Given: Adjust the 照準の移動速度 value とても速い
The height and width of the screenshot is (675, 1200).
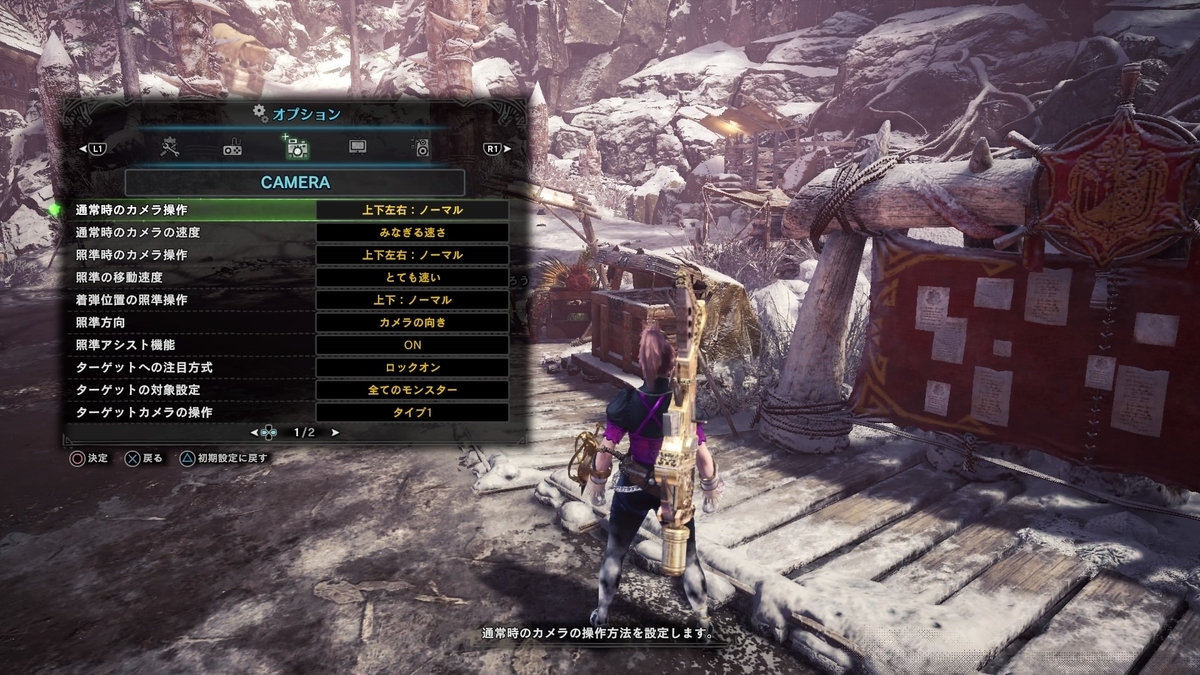Looking at the screenshot, I should coord(412,277).
